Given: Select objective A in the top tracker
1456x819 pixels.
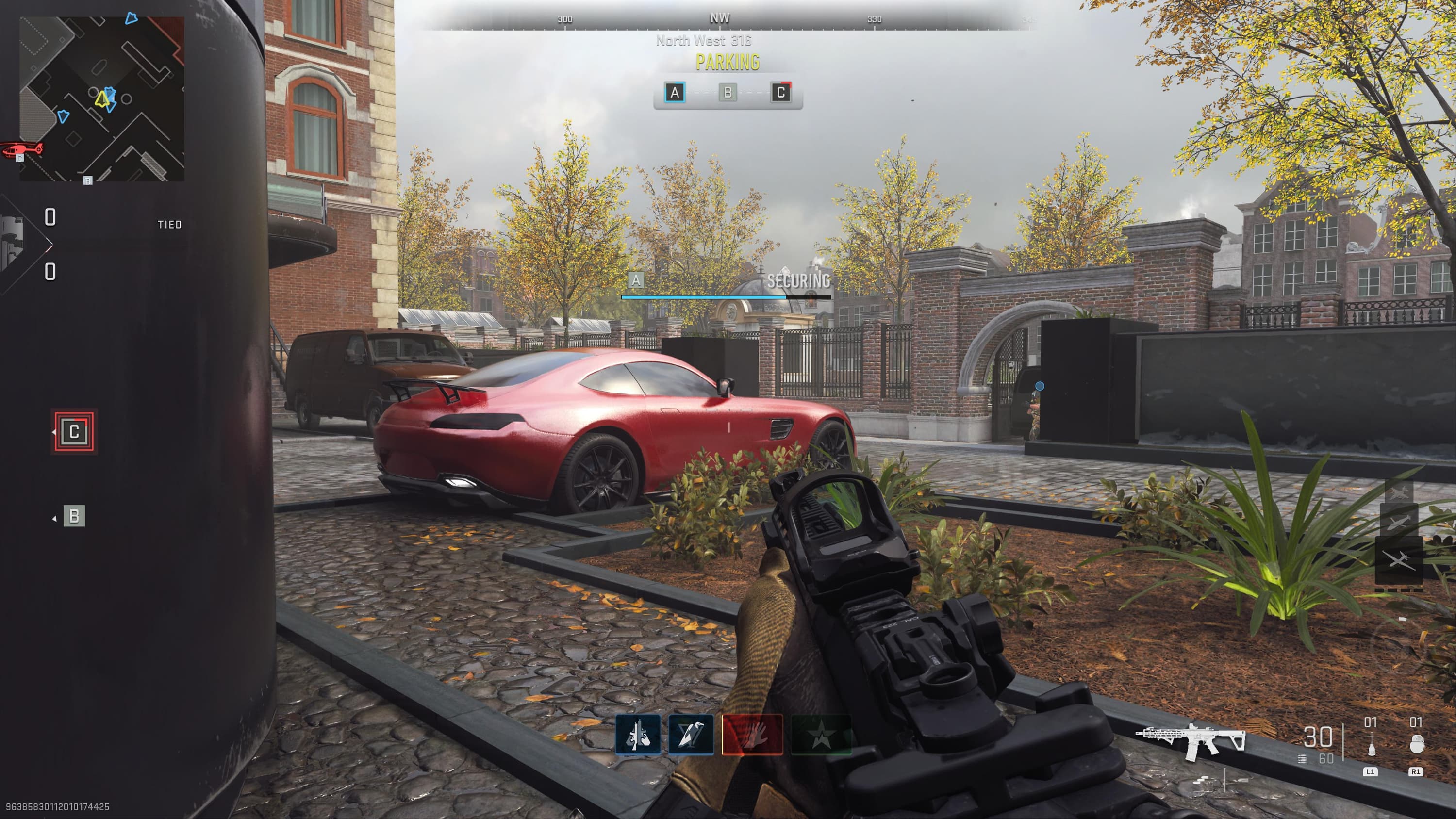Looking at the screenshot, I should 674,93.
